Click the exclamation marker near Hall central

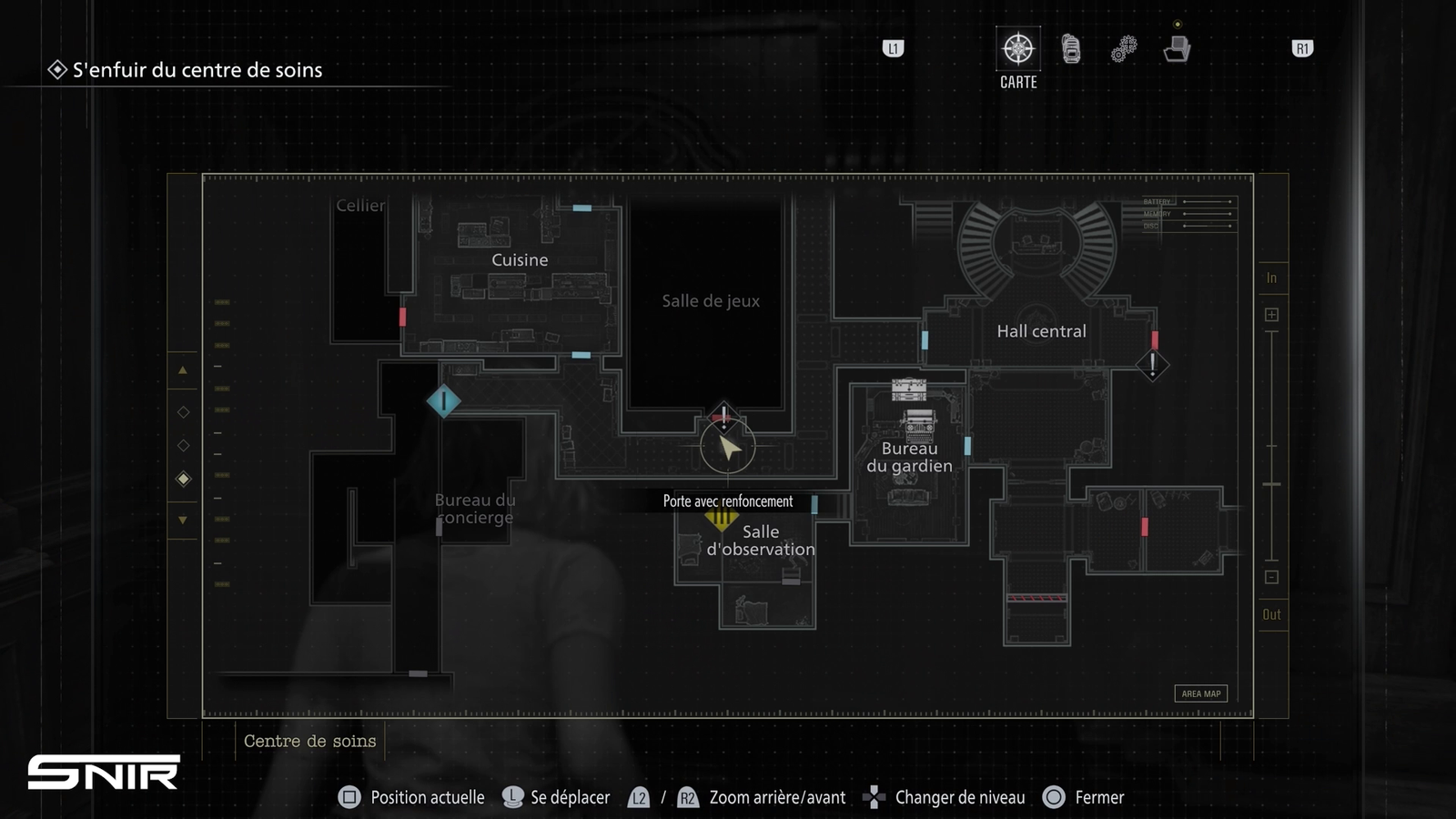tap(1152, 365)
